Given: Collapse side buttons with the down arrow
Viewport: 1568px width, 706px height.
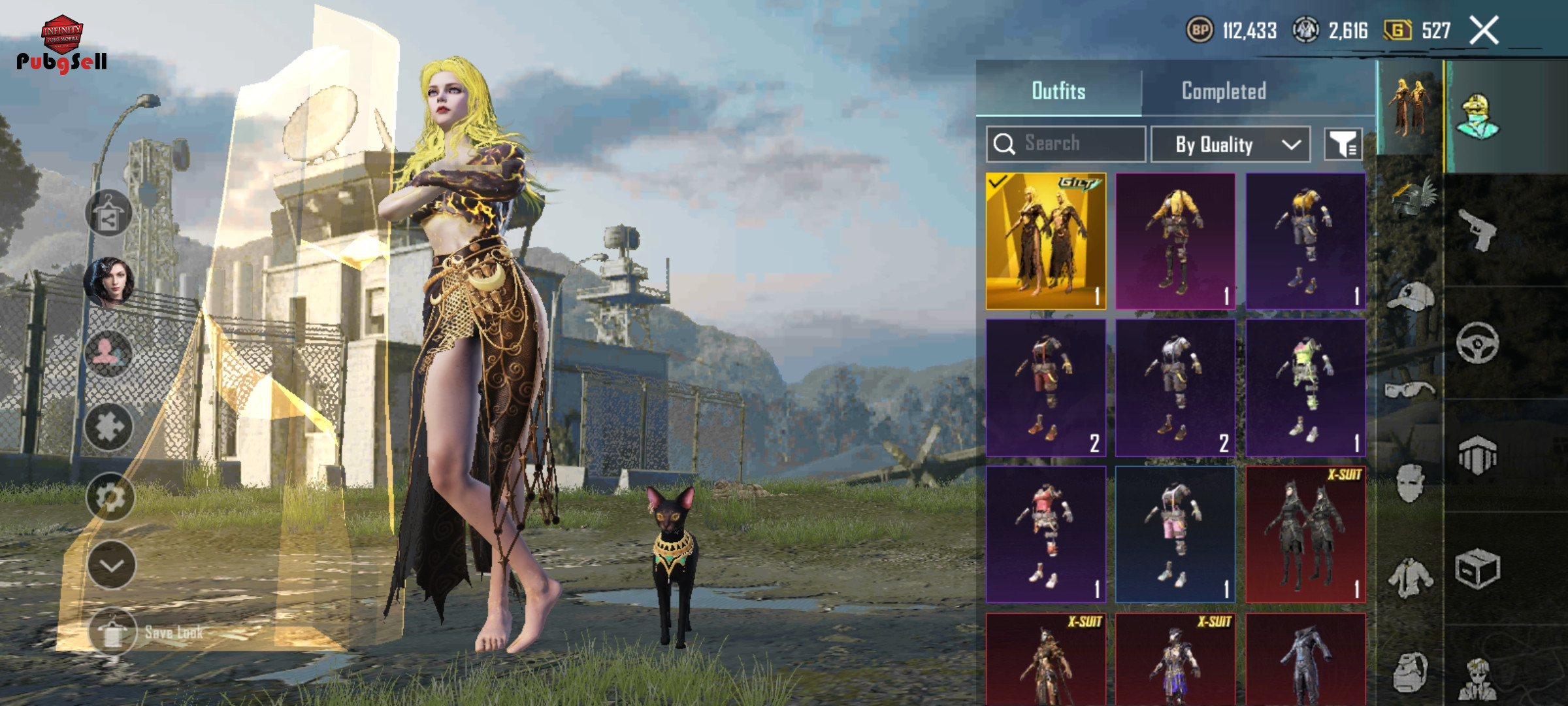Looking at the screenshot, I should [111, 565].
